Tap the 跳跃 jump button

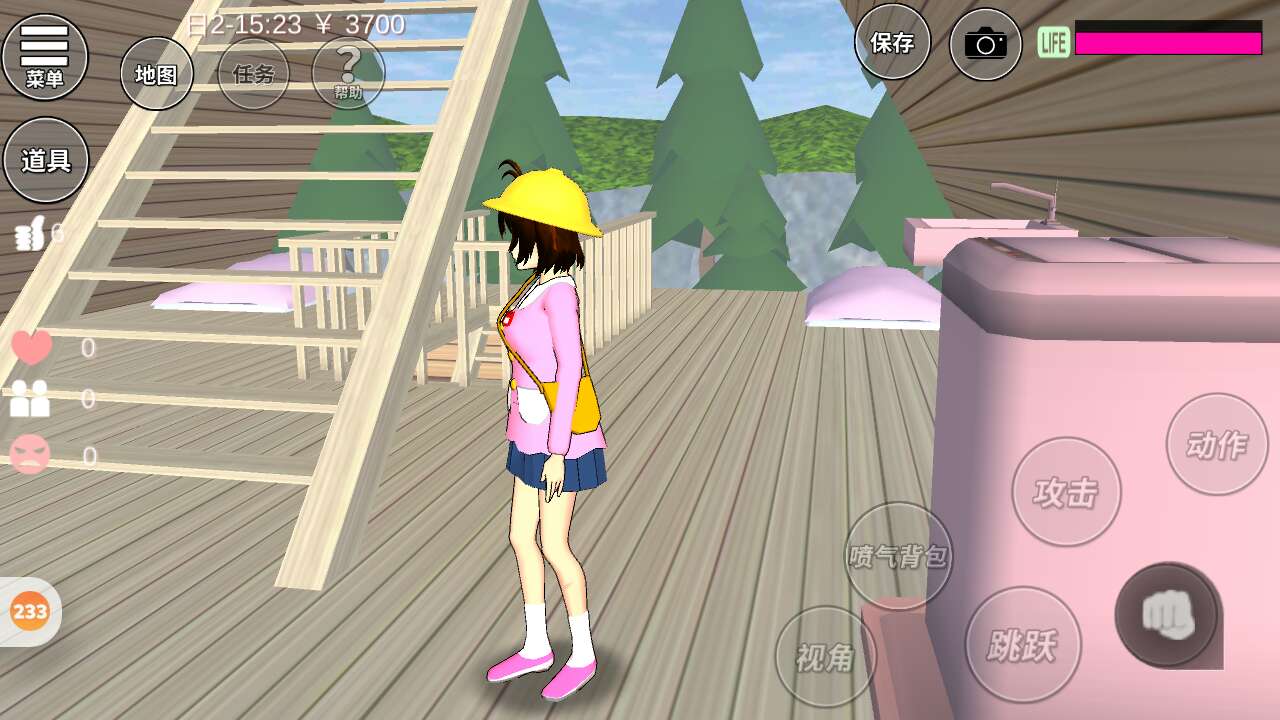(x=1020, y=645)
